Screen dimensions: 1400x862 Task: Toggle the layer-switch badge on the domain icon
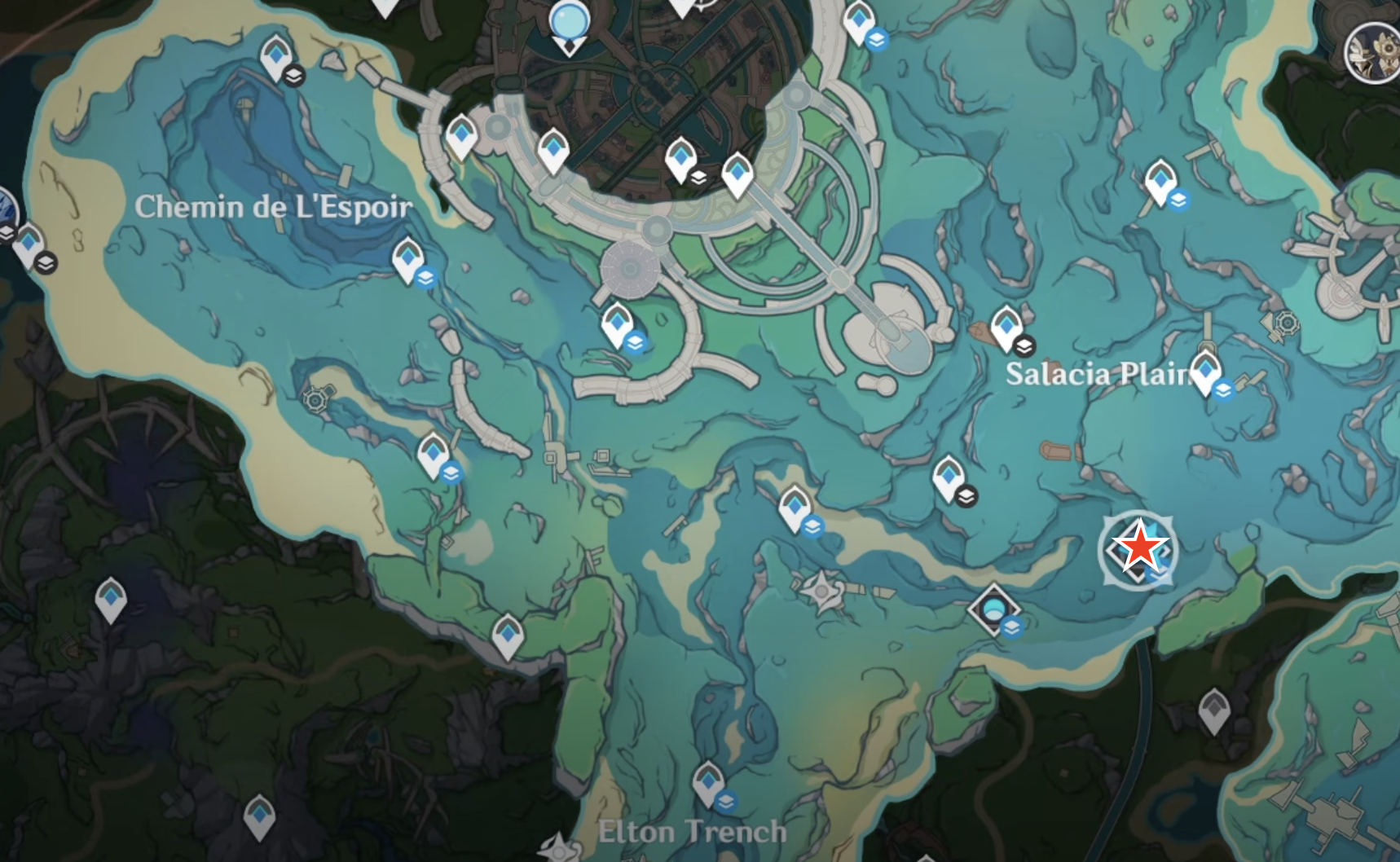pos(1011,628)
